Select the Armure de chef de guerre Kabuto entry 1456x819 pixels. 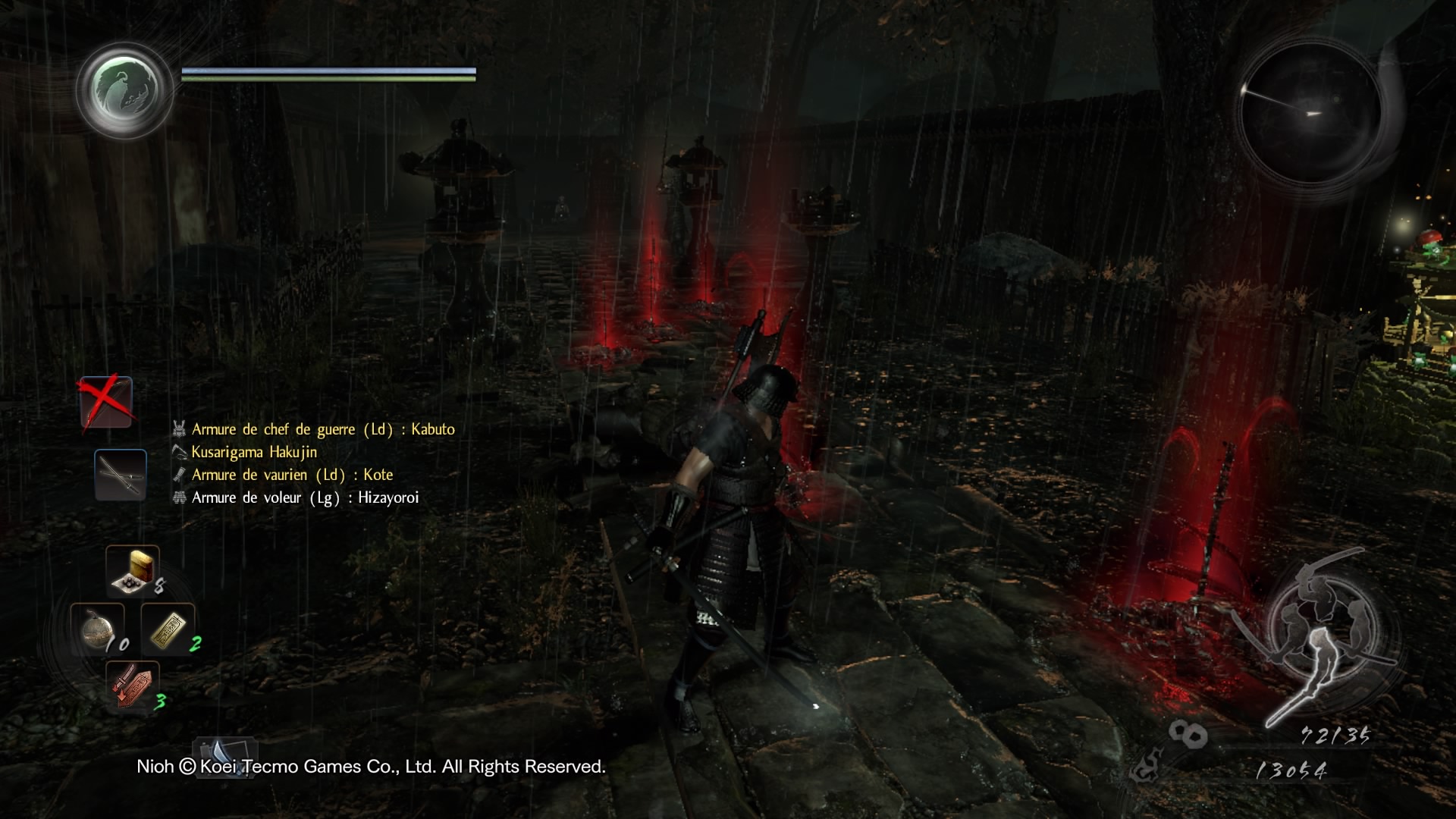[322, 429]
